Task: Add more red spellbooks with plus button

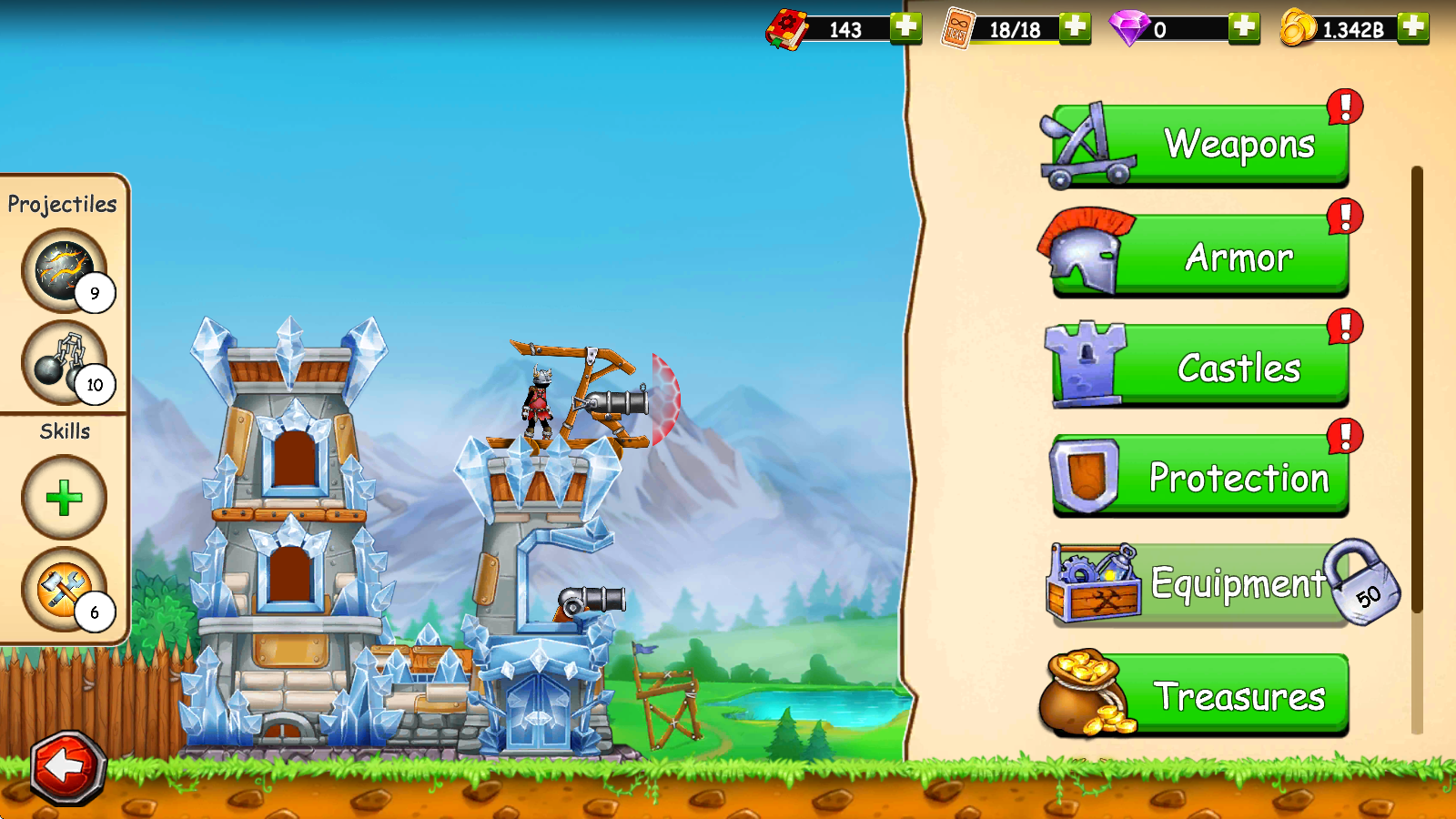Action: [x=905, y=27]
